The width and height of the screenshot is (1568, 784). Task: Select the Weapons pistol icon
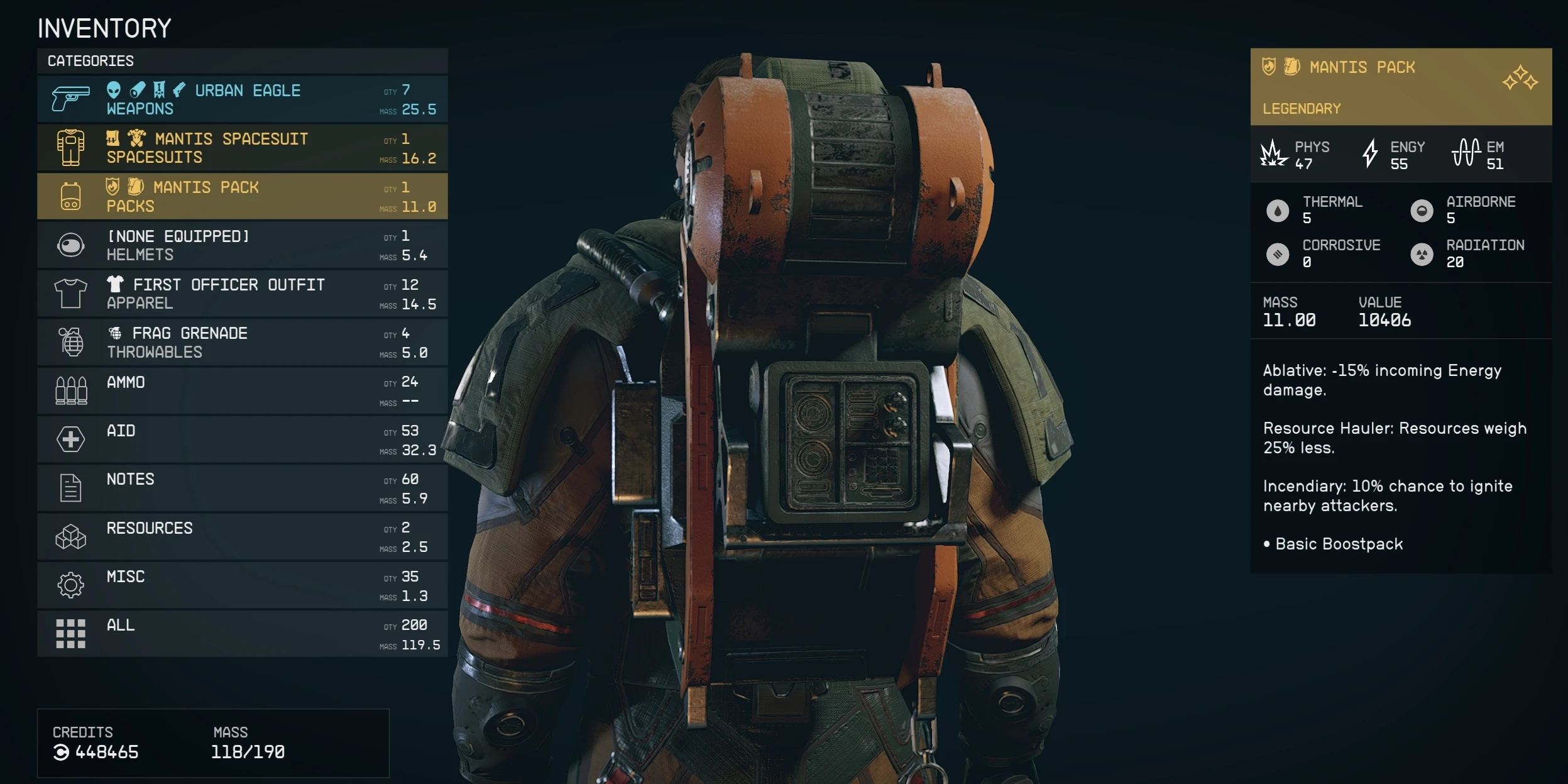[x=70, y=98]
